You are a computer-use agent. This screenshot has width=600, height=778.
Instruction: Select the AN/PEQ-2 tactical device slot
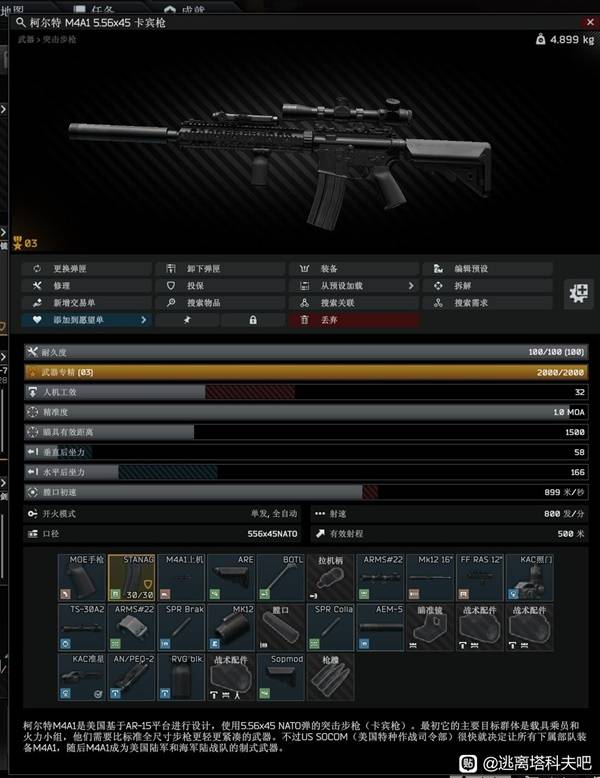tap(131, 676)
